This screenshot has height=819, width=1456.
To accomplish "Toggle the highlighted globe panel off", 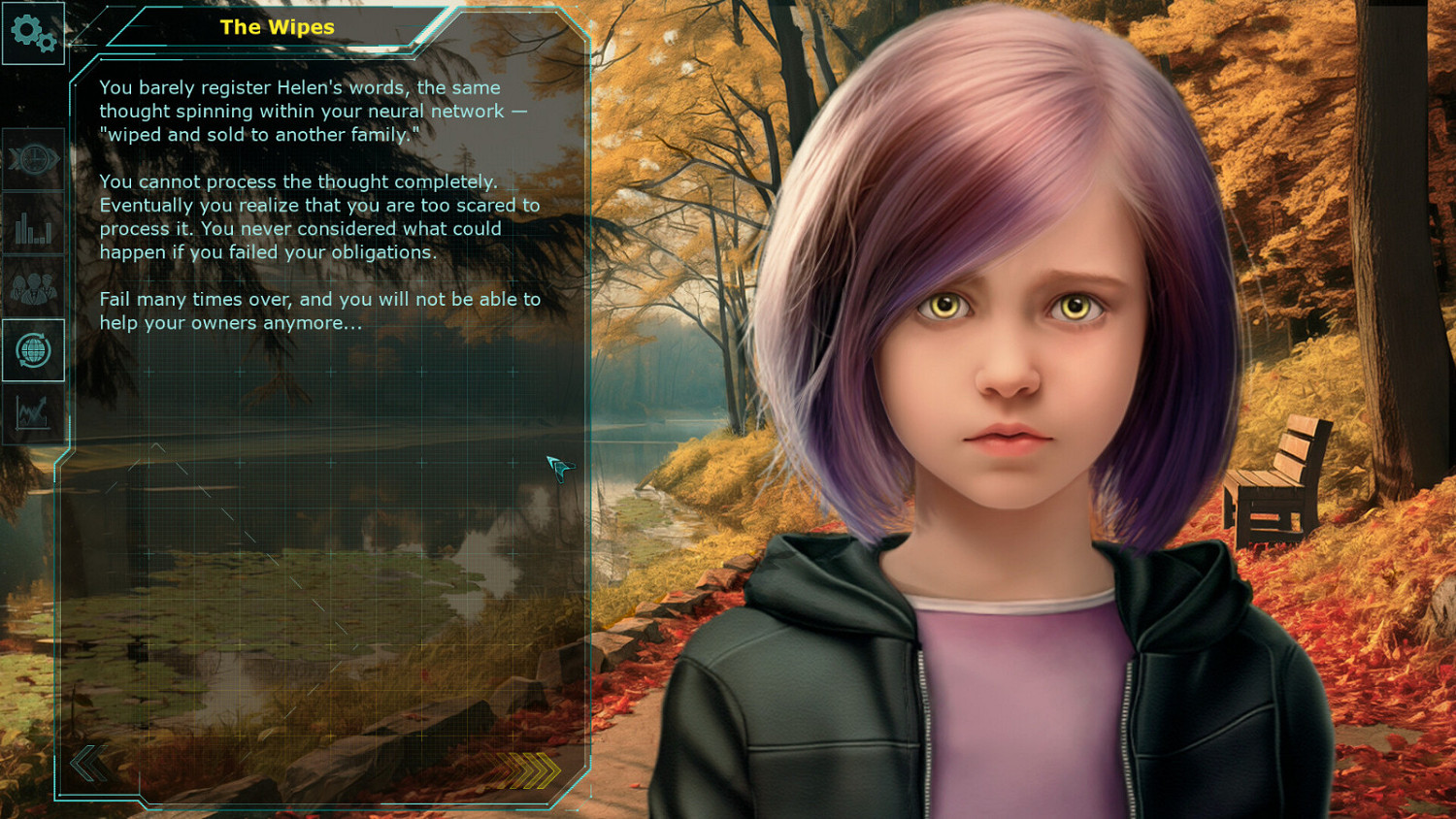I will click(x=34, y=351).
